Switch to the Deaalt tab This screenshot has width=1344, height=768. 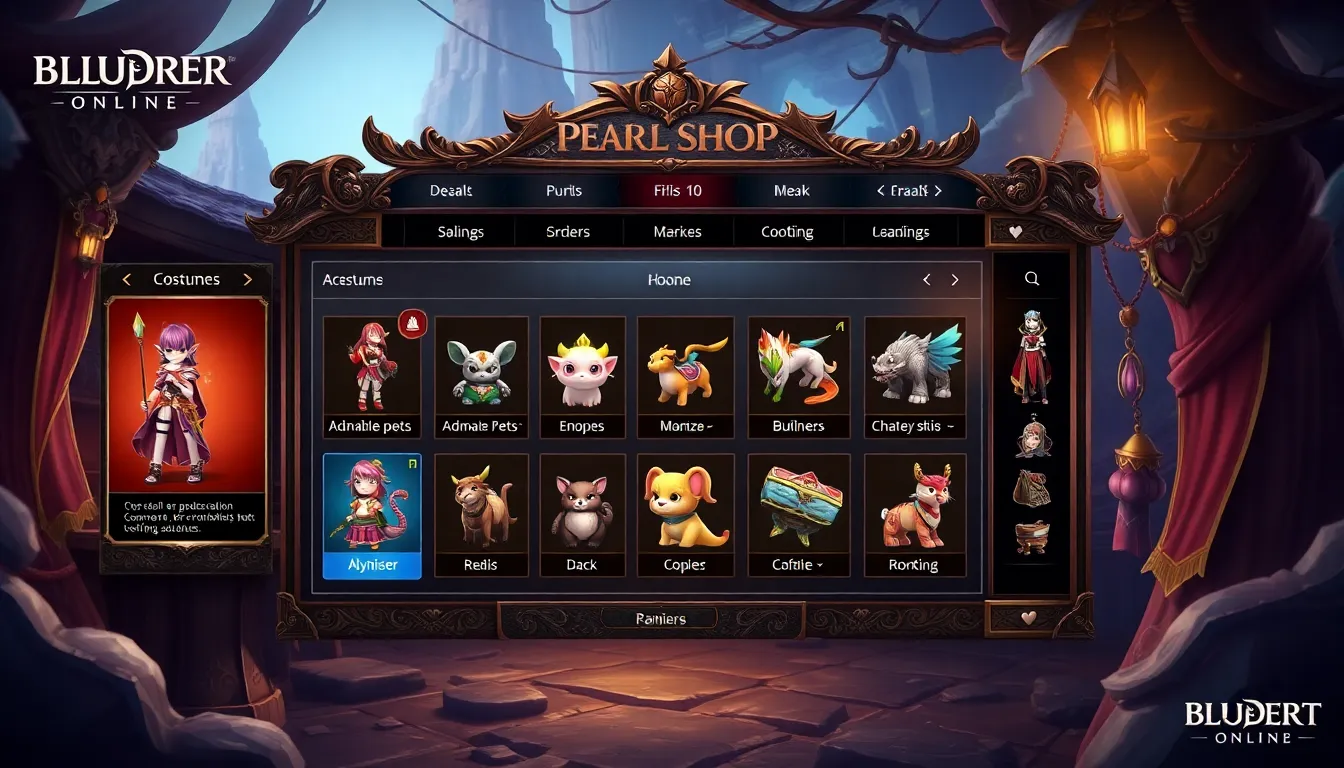click(451, 190)
